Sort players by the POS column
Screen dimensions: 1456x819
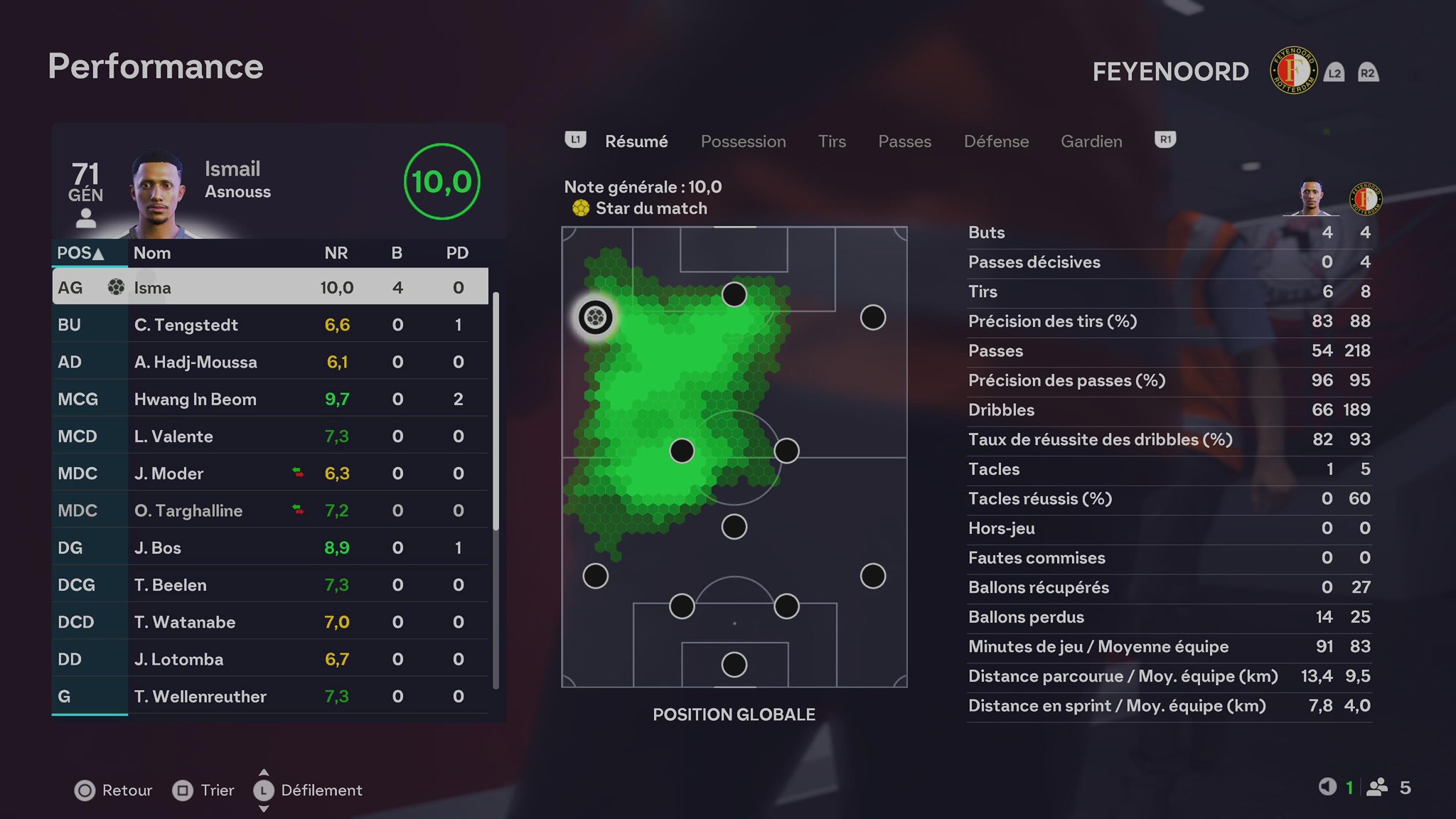(80, 253)
